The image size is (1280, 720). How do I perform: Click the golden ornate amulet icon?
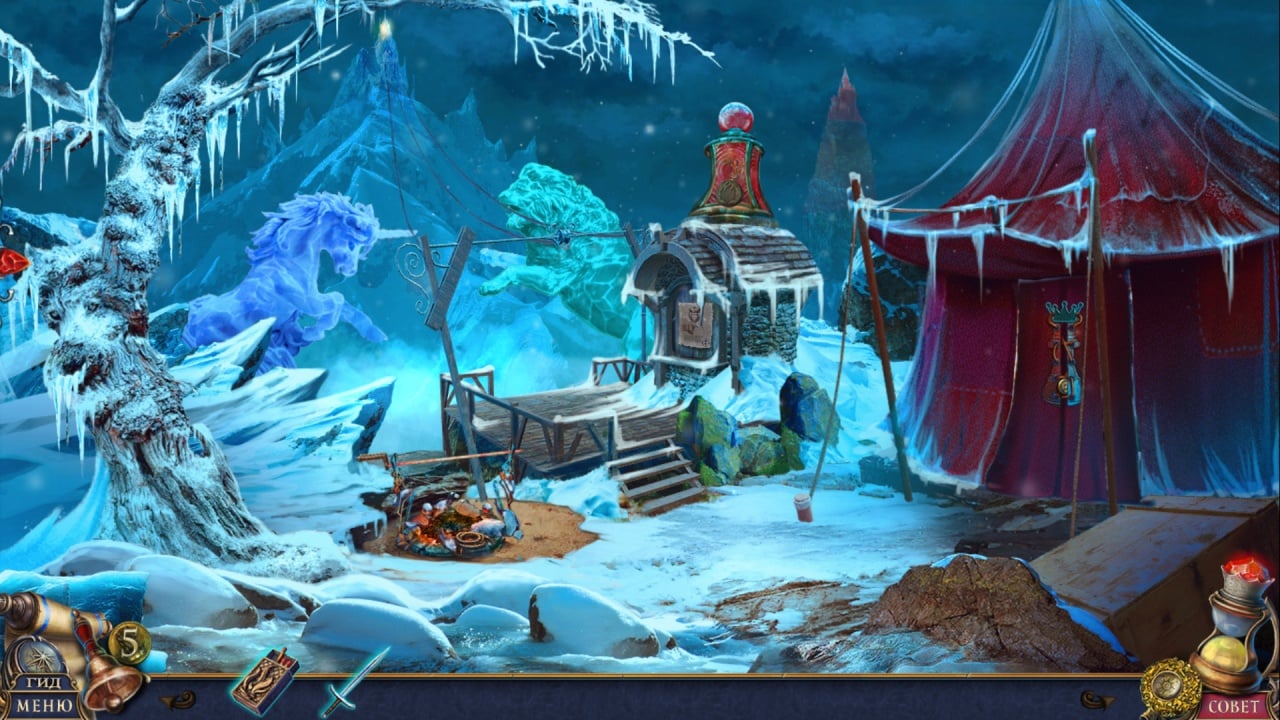click(x=1169, y=688)
